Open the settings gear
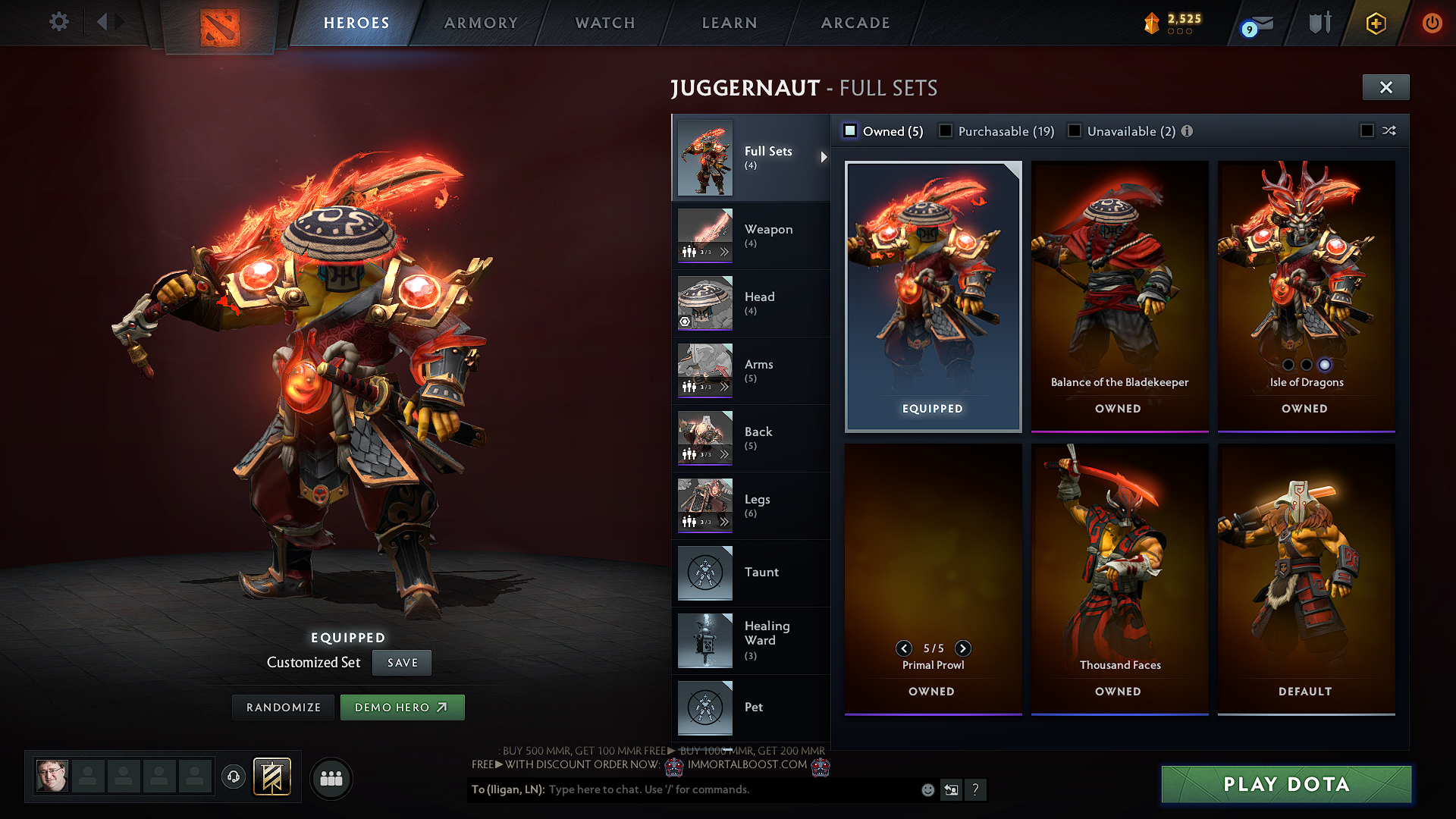Viewport: 1456px width, 819px height. click(58, 22)
